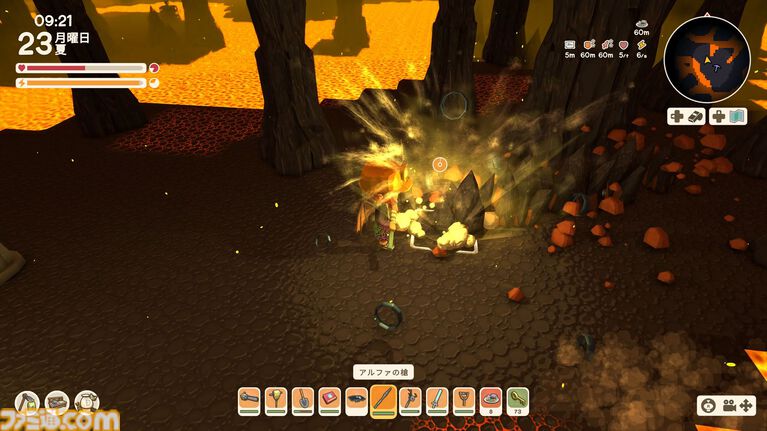
Task: Open the circular minimap
Action: coord(706,60)
